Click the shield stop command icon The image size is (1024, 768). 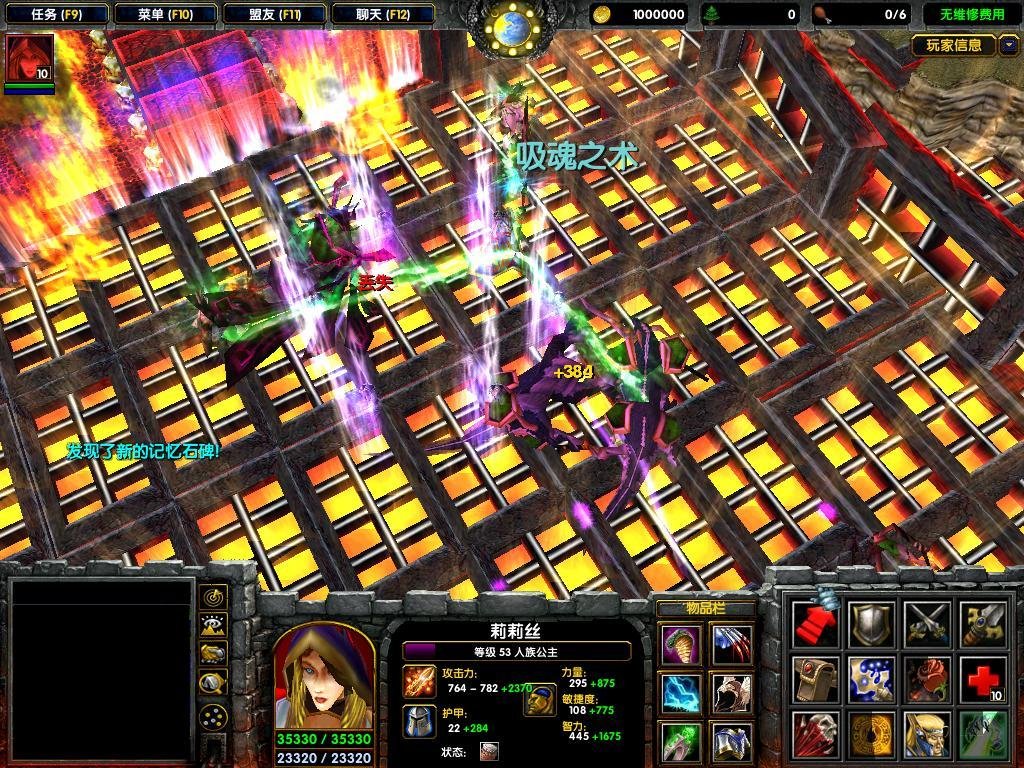point(871,624)
